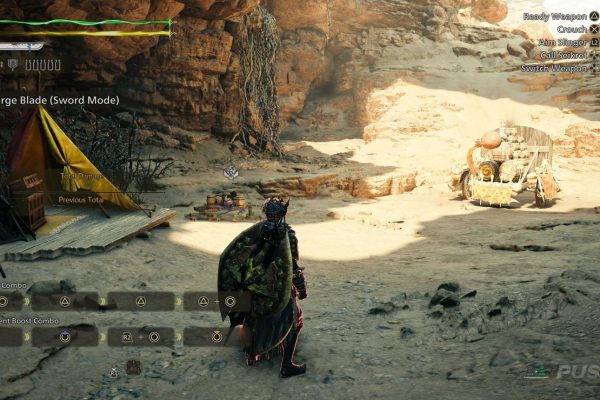Click the marker icon above the camp supplies
Screen dimensions: 600x400
click(231, 173)
